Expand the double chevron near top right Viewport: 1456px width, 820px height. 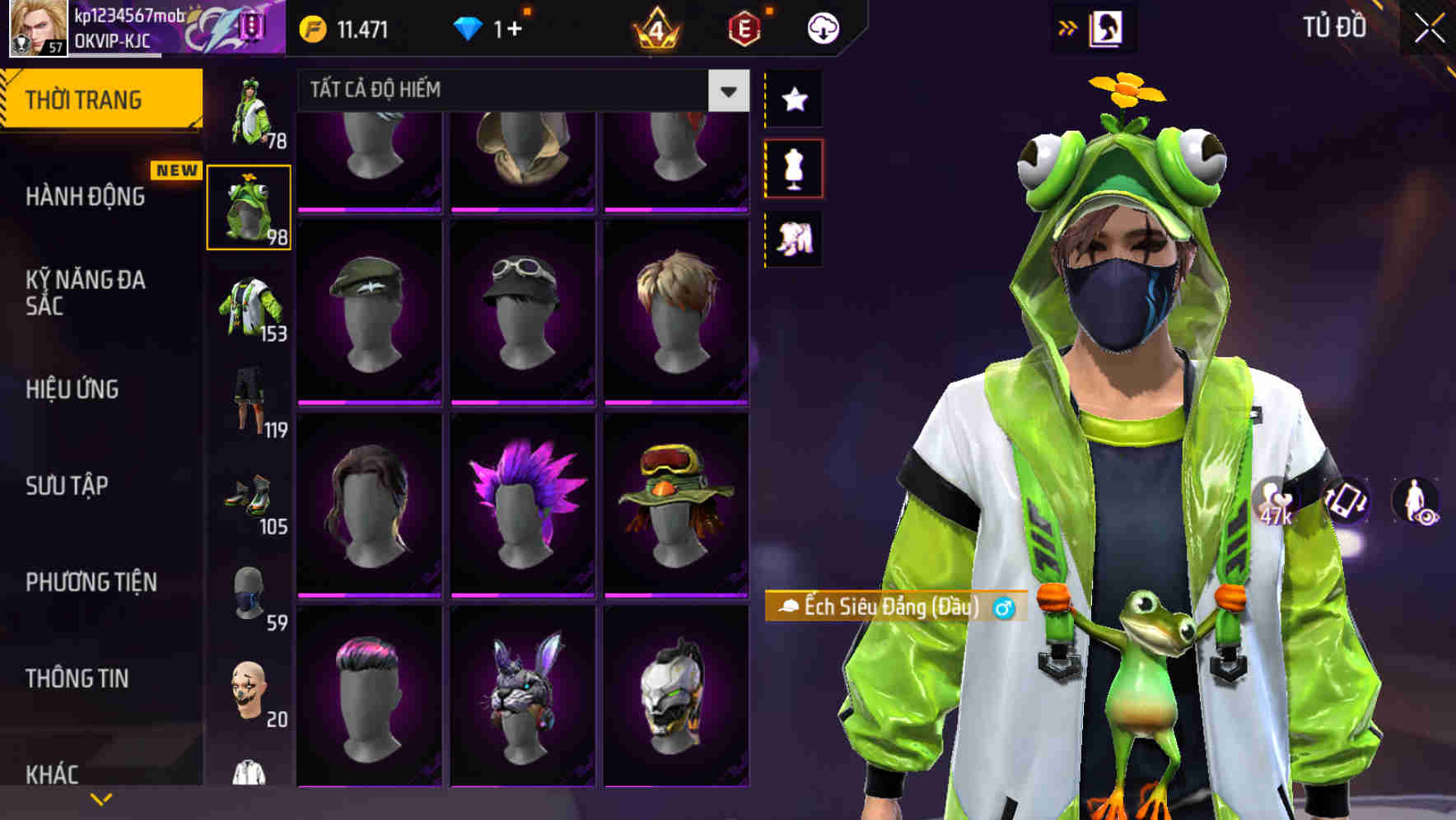pos(1068,27)
